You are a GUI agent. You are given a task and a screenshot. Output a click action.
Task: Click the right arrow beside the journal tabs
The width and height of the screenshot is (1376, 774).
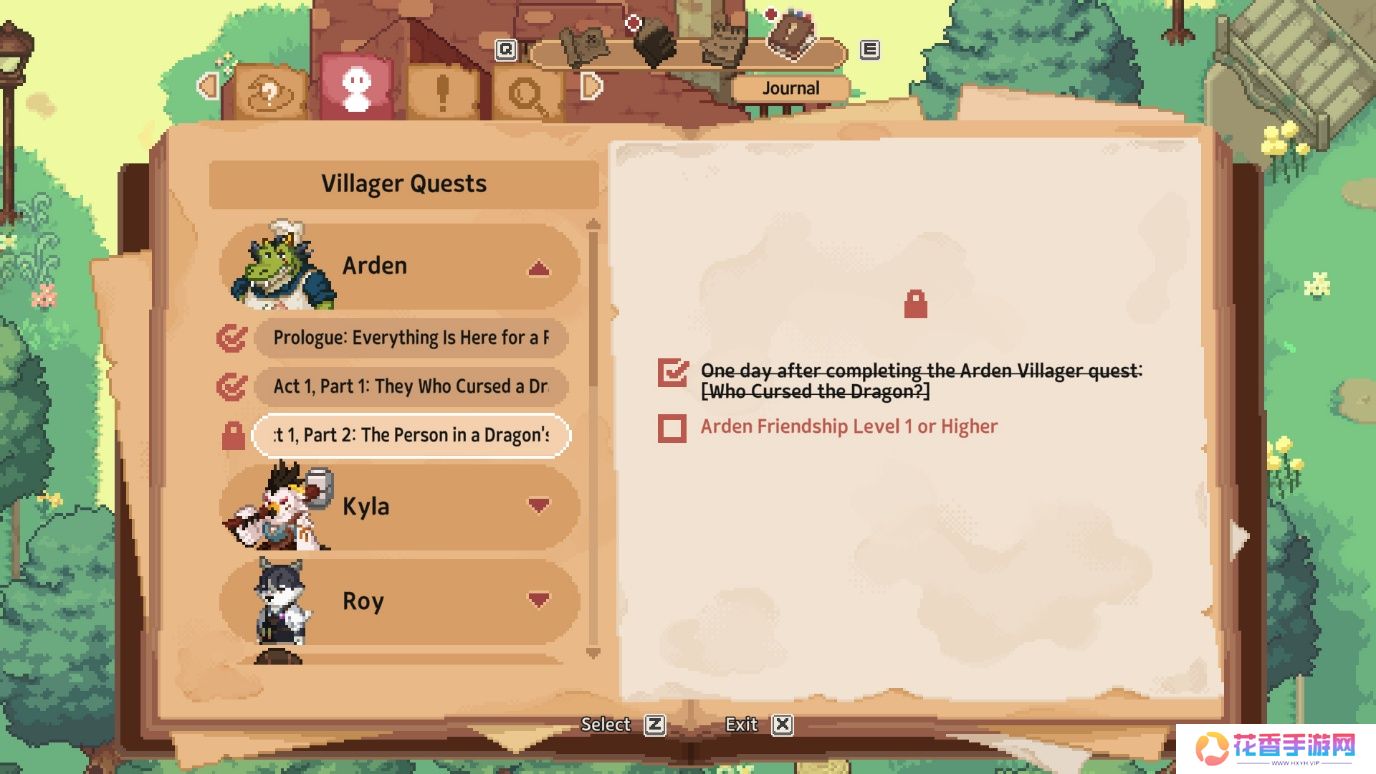(x=592, y=87)
